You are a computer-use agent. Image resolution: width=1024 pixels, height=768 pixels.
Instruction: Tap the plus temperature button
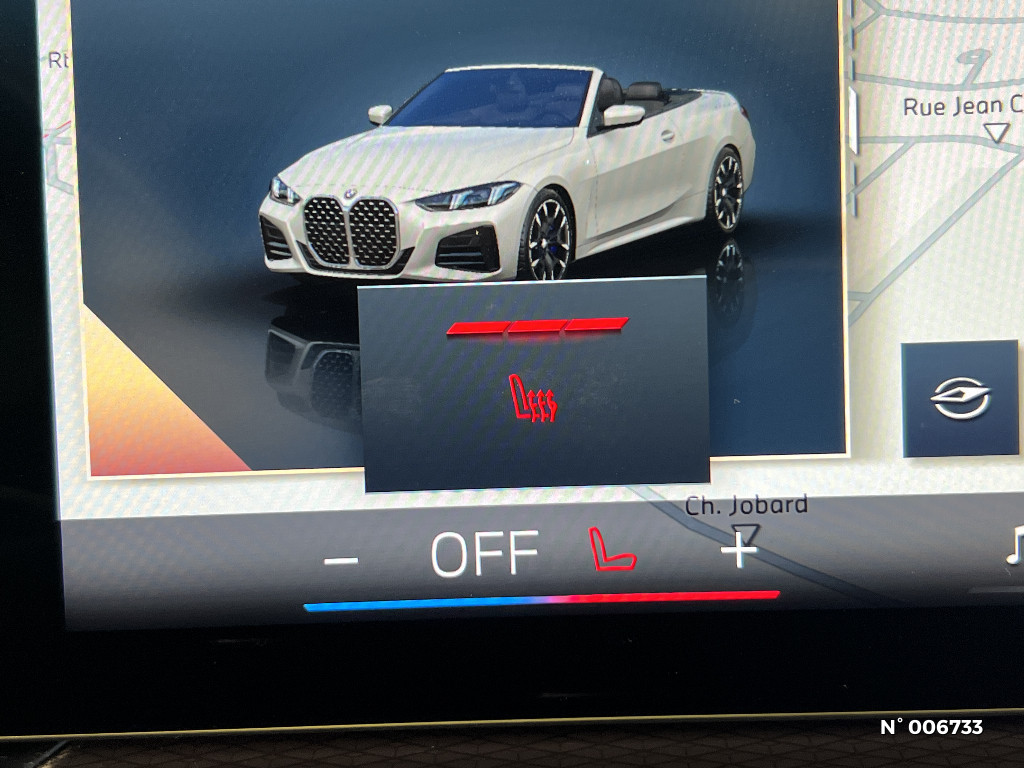(739, 550)
